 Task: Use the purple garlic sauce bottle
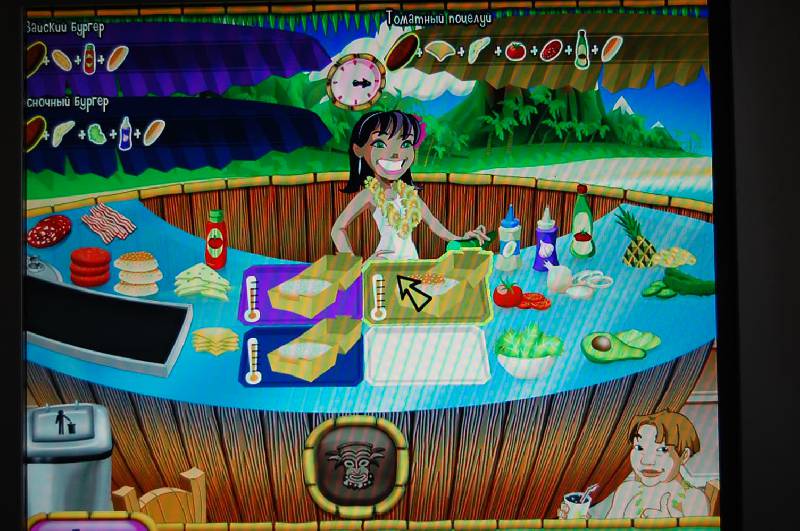pyautogui.click(x=546, y=240)
